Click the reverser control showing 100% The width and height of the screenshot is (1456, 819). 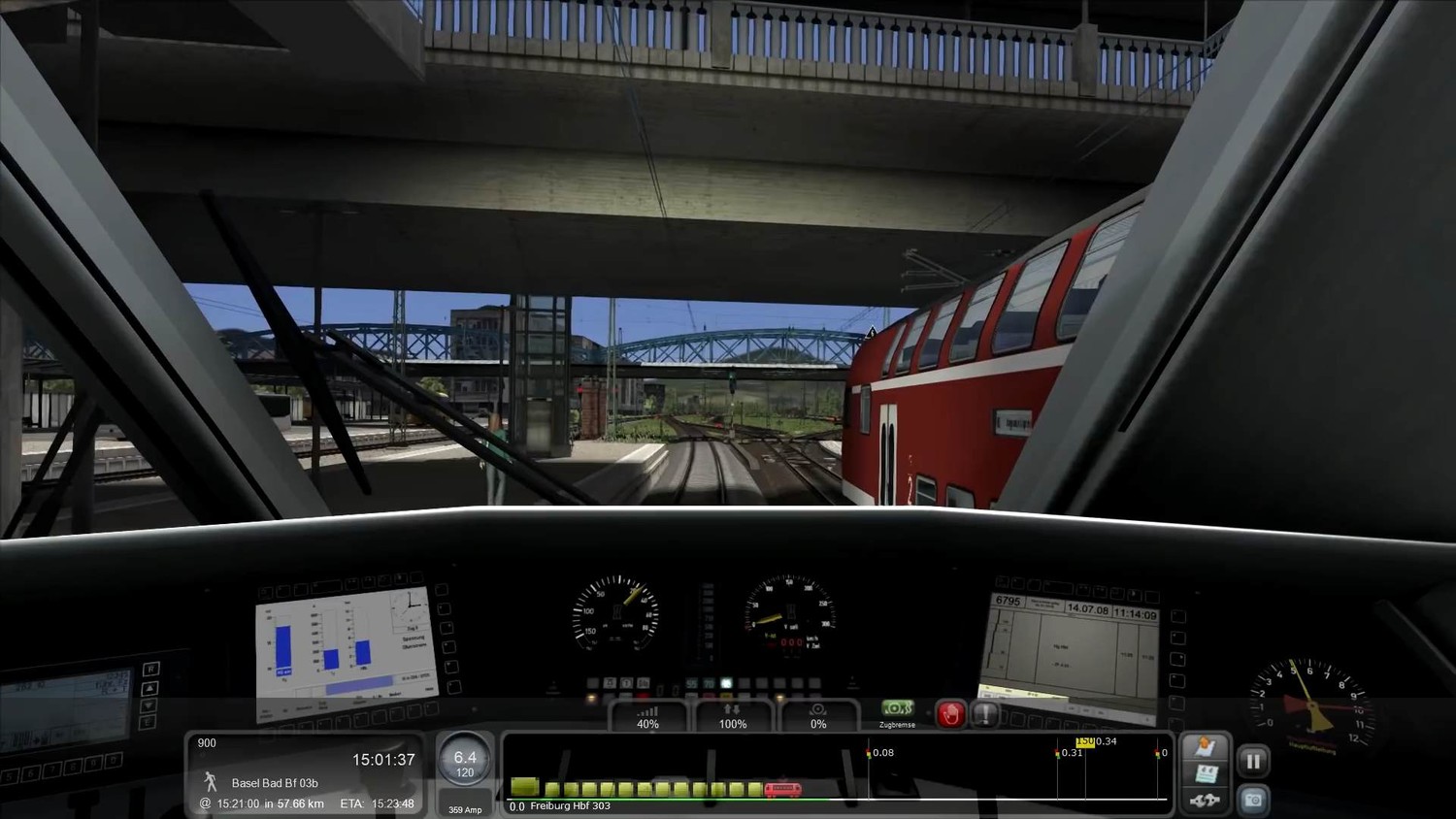click(x=733, y=716)
